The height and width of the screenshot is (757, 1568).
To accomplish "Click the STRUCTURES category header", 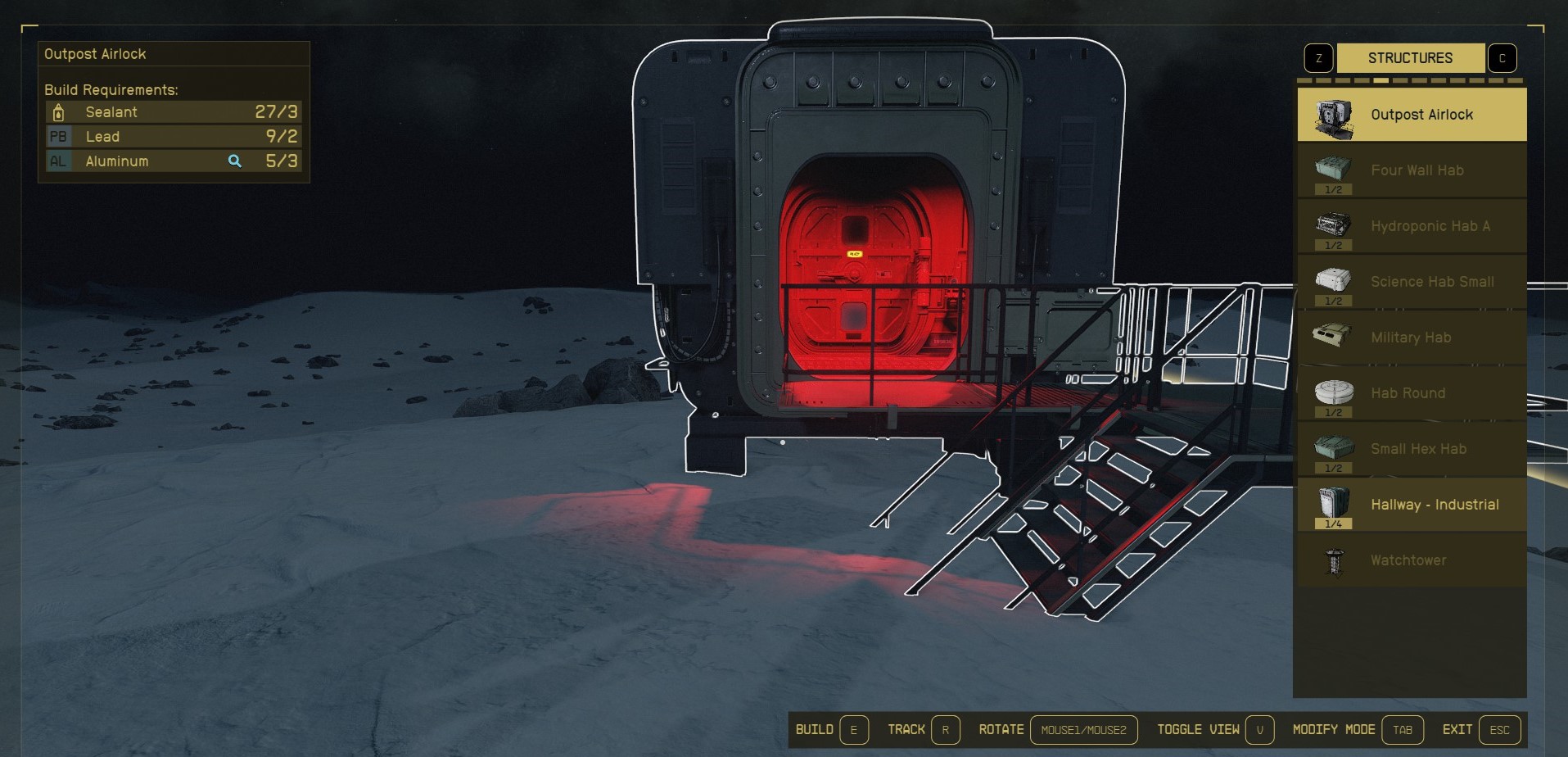I will tap(1410, 58).
